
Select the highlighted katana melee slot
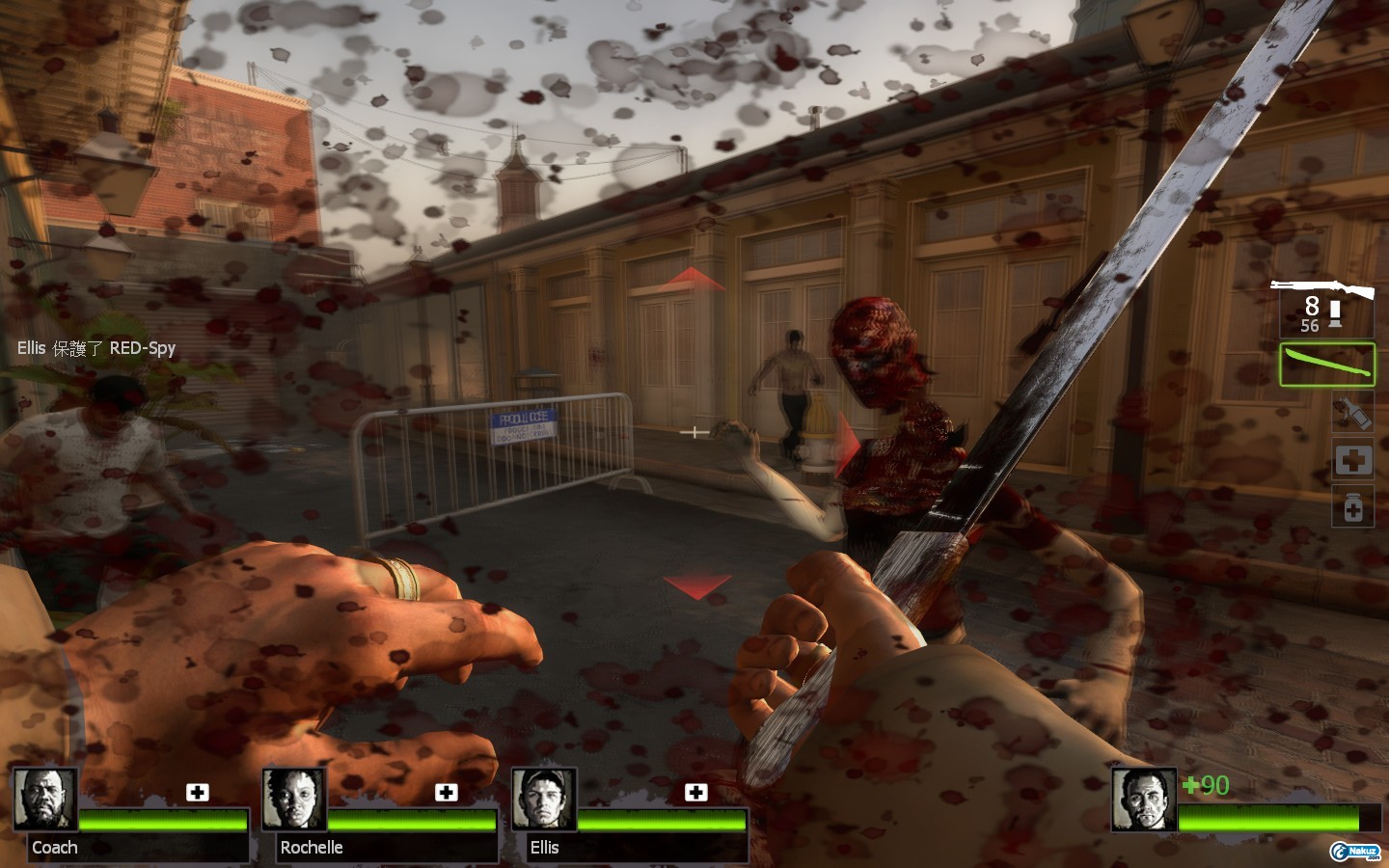[1327, 365]
